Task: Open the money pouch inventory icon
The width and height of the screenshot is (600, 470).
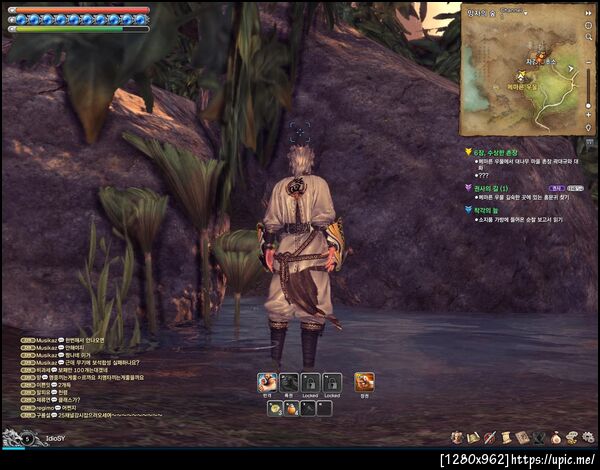Action: pyautogui.click(x=556, y=438)
